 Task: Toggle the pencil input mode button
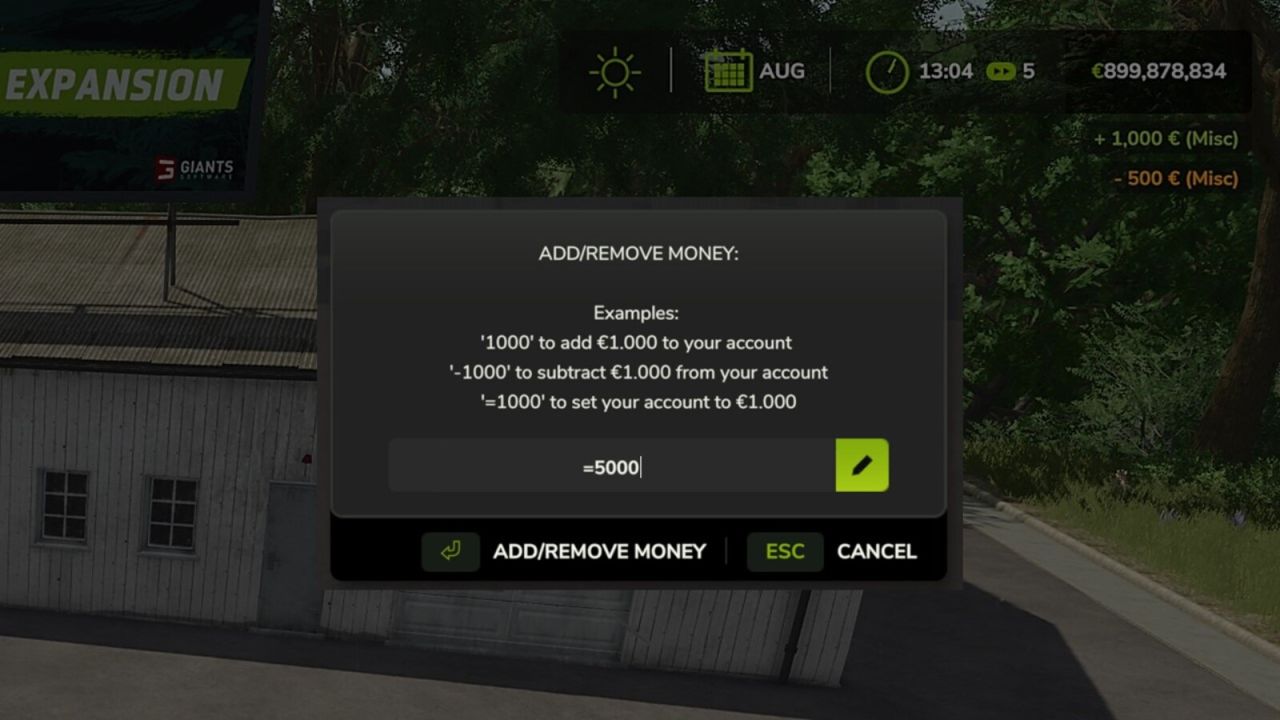tap(861, 464)
